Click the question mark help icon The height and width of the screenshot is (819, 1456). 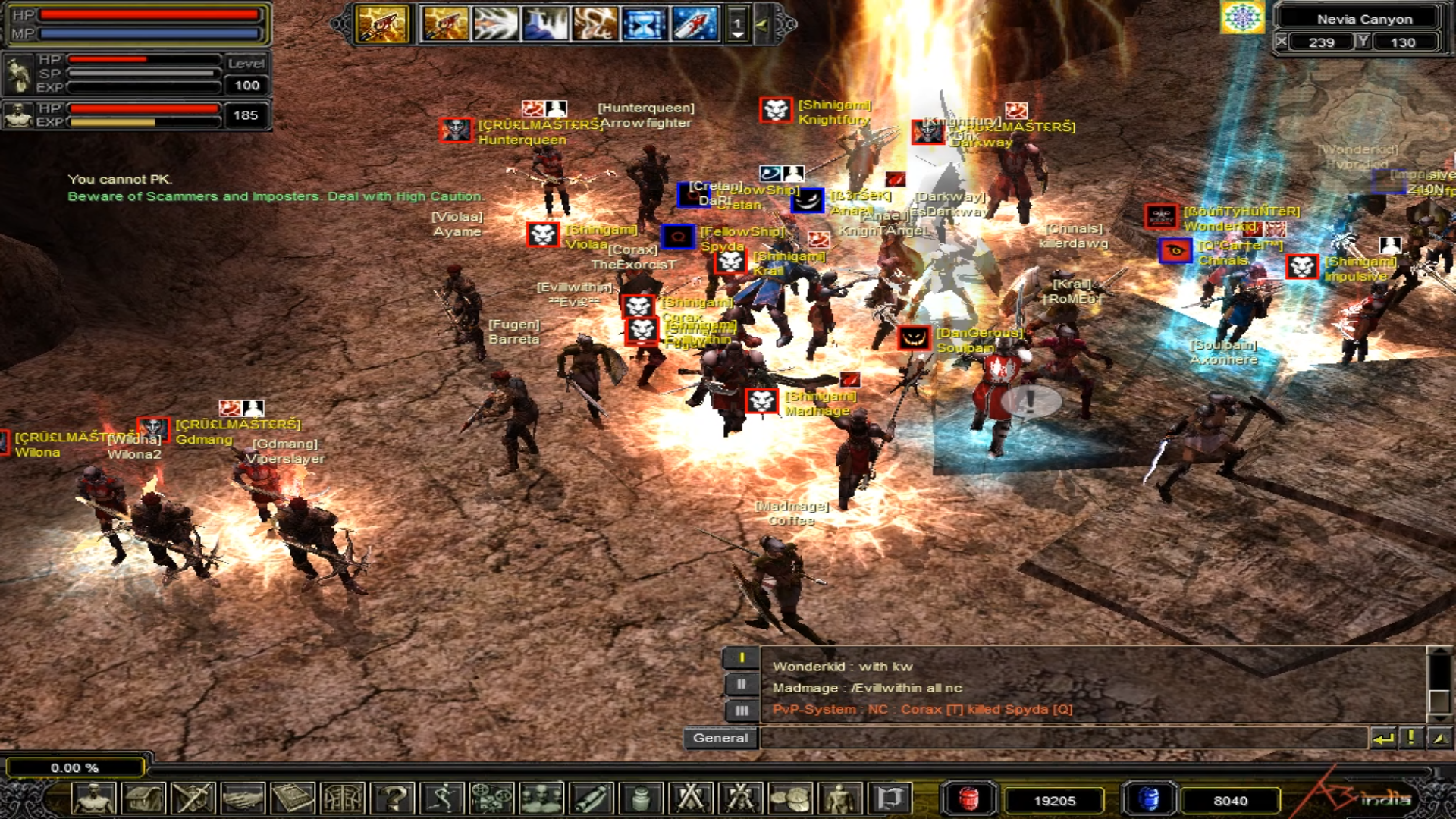point(394,799)
